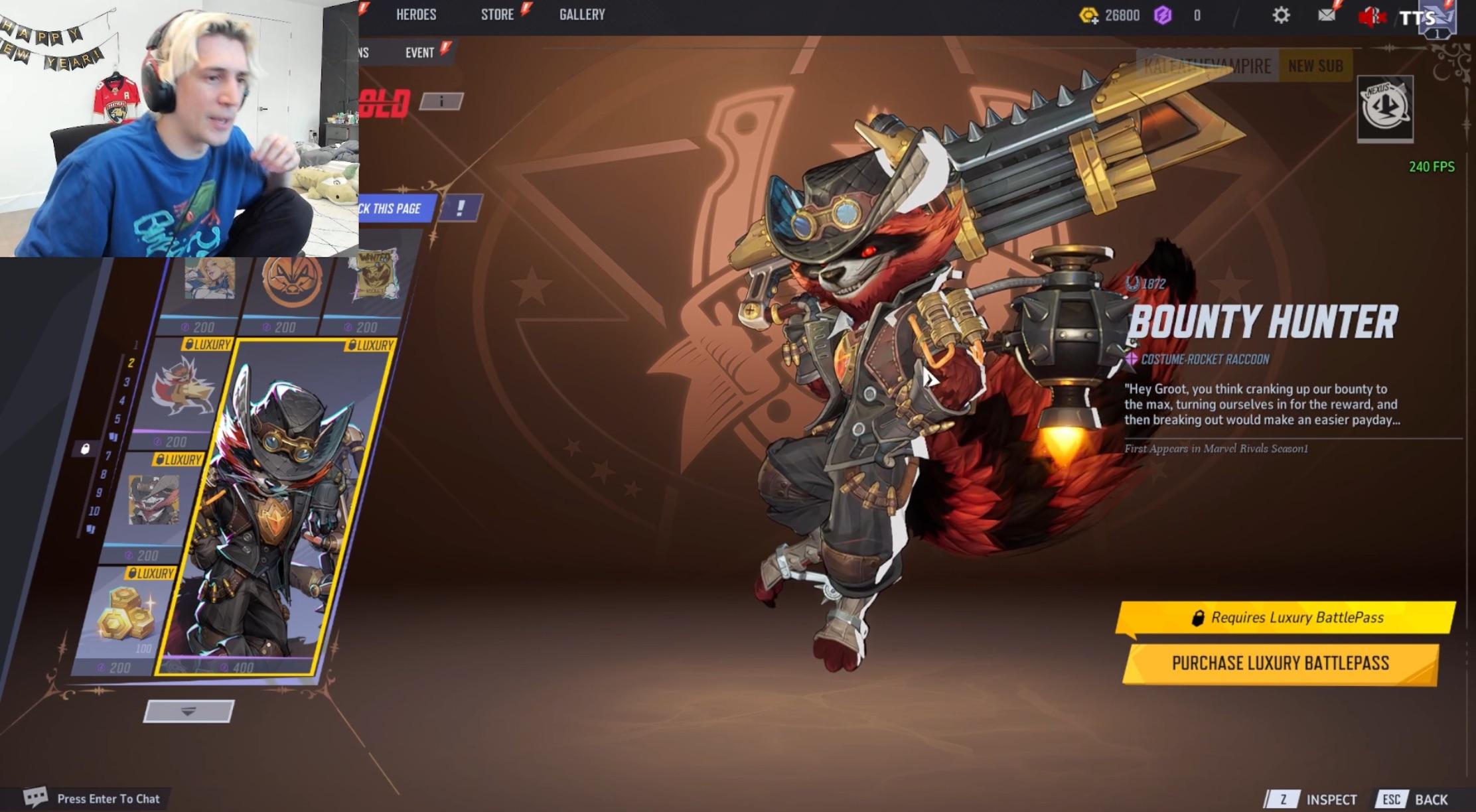This screenshot has width=1476, height=812.
Task: Add currency with the gold lattice icon
Action: [1088, 15]
